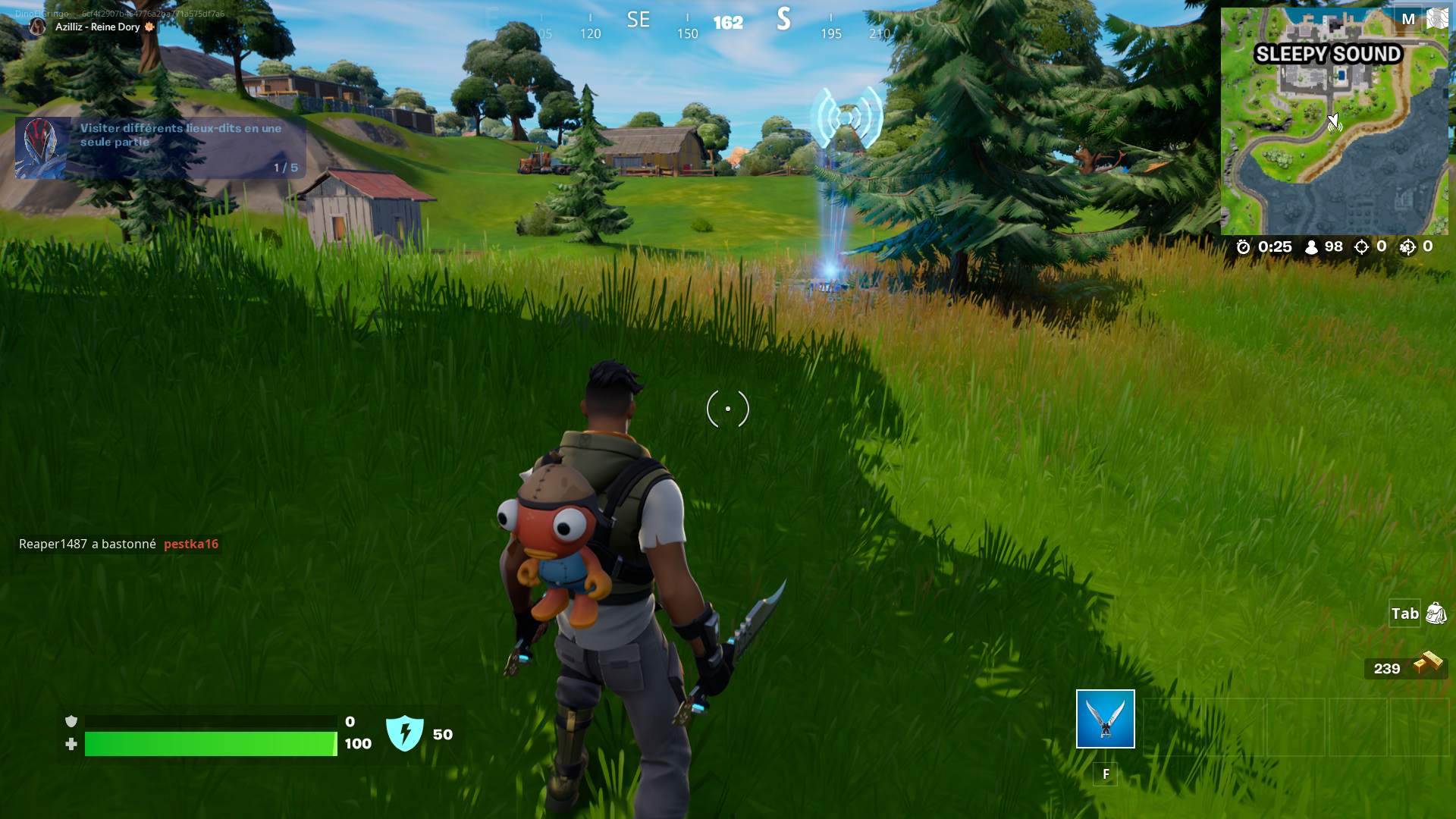
Task: Click the green health bar
Action: pyautogui.click(x=211, y=744)
